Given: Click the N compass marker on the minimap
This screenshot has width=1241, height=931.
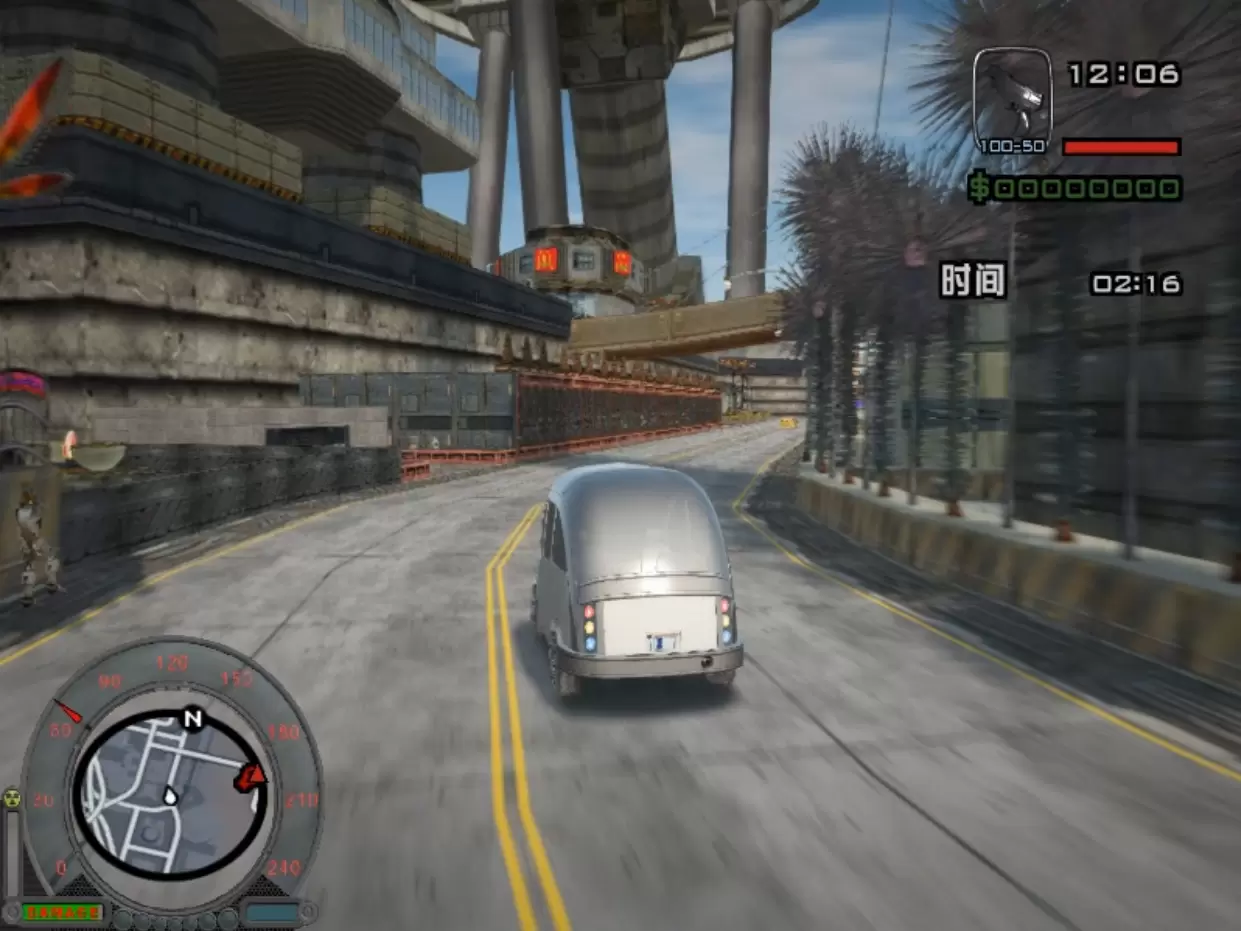Looking at the screenshot, I should pos(192,719).
